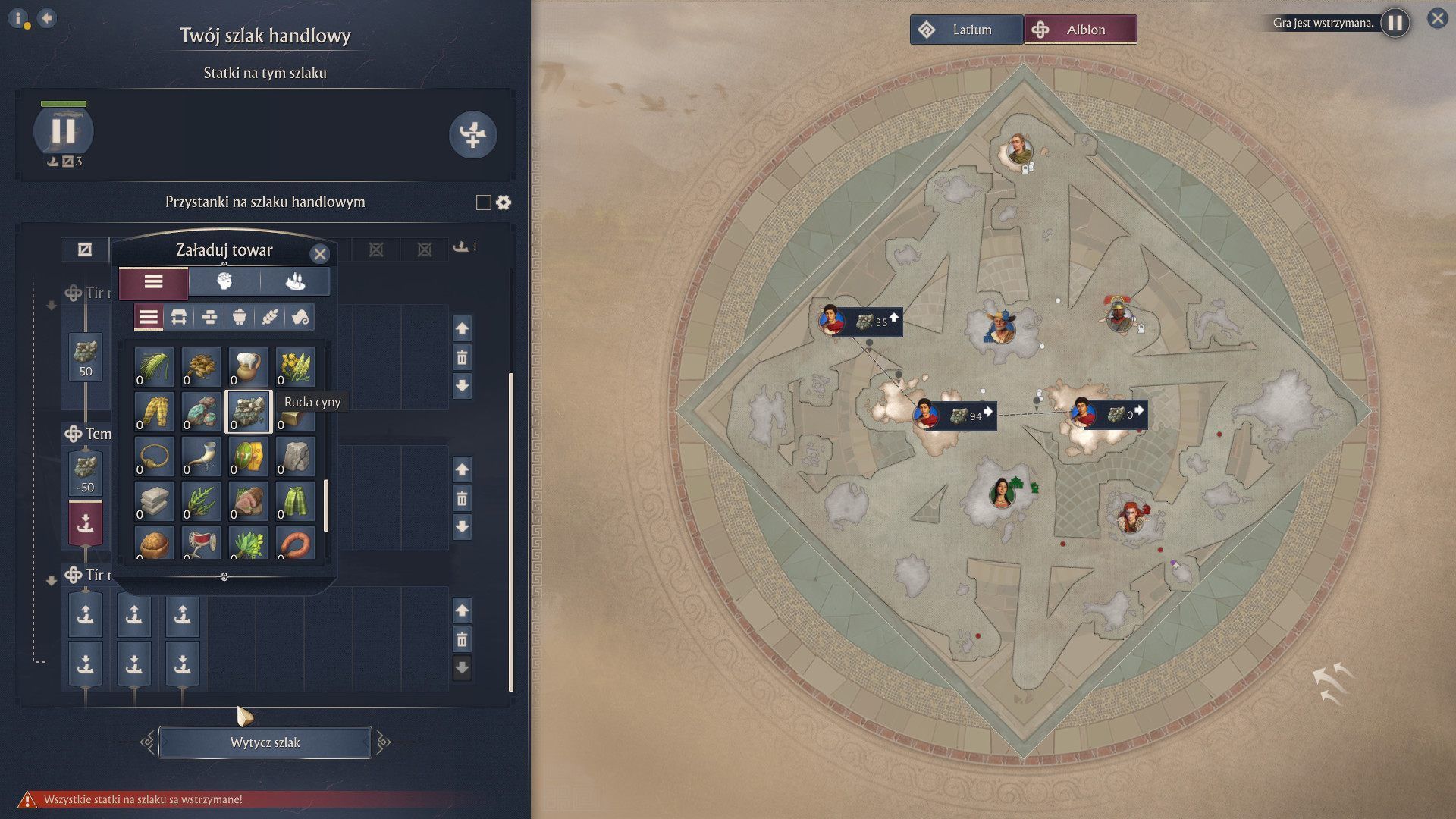Viewport: 1456px width, 819px height.
Task: Resume the paused ship on route
Action: [x=64, y=130]
